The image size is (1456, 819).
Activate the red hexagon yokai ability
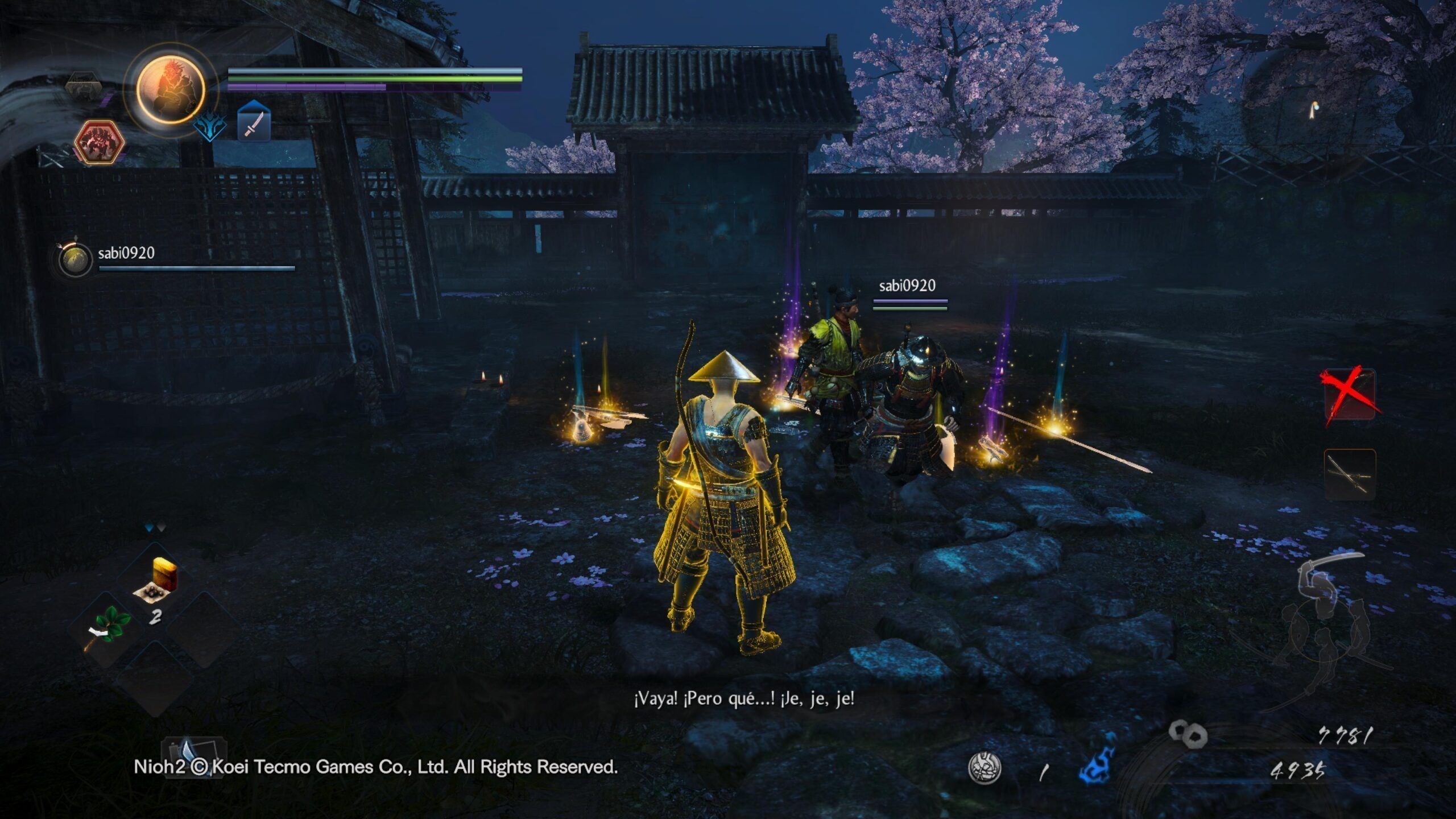point(99,142)
